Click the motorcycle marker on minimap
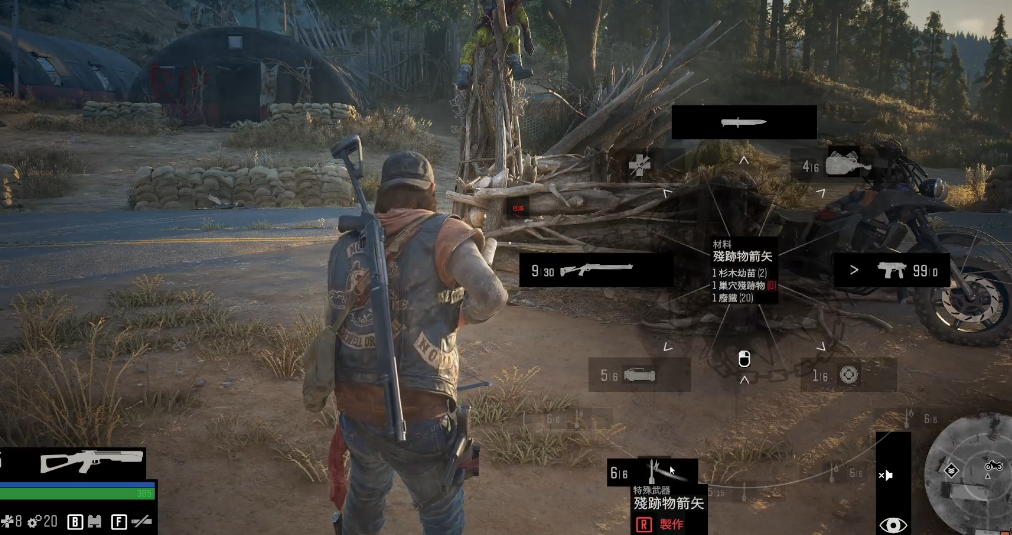The image size is (1012, 535). coord(993,465)
